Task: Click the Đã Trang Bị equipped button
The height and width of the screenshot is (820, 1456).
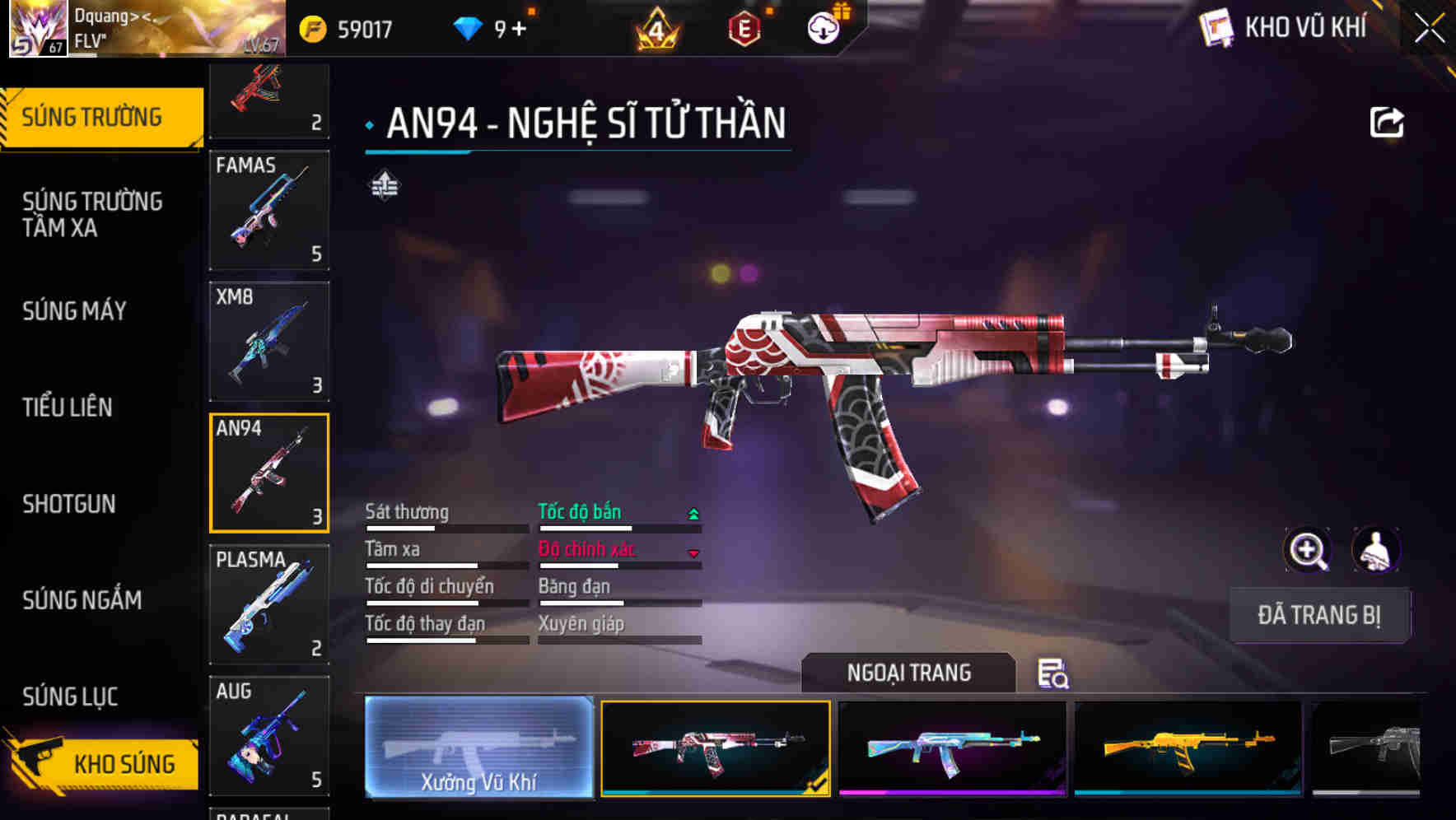Action: [x=1319, y=615]
